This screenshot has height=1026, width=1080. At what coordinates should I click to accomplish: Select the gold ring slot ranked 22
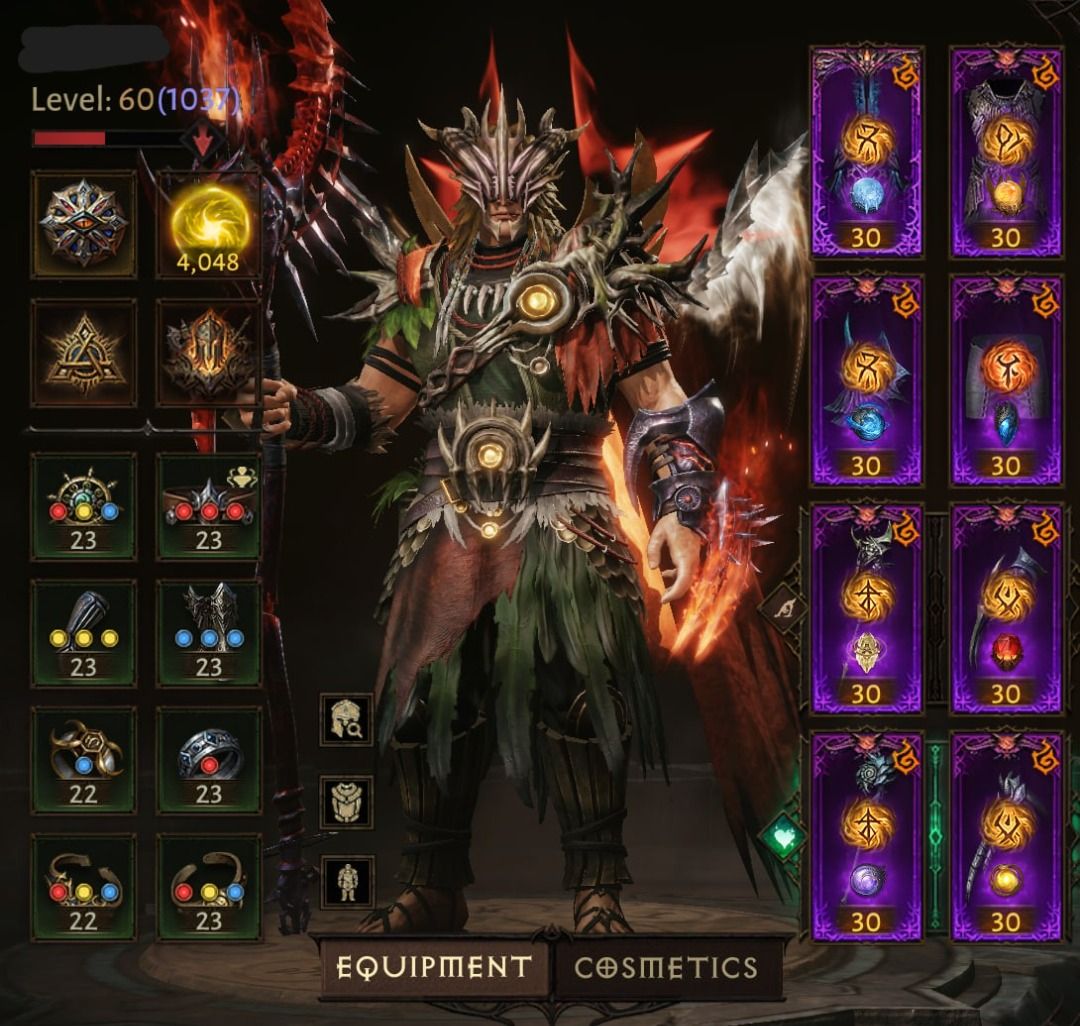coord(84,760)
